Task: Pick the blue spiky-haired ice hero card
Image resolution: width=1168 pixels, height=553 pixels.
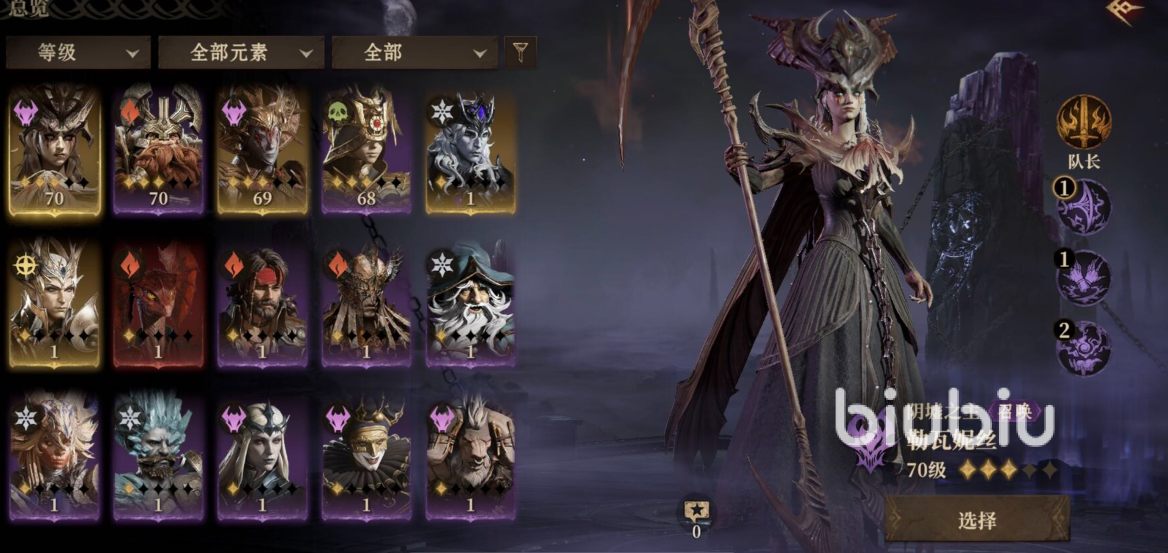Action: 158,457
